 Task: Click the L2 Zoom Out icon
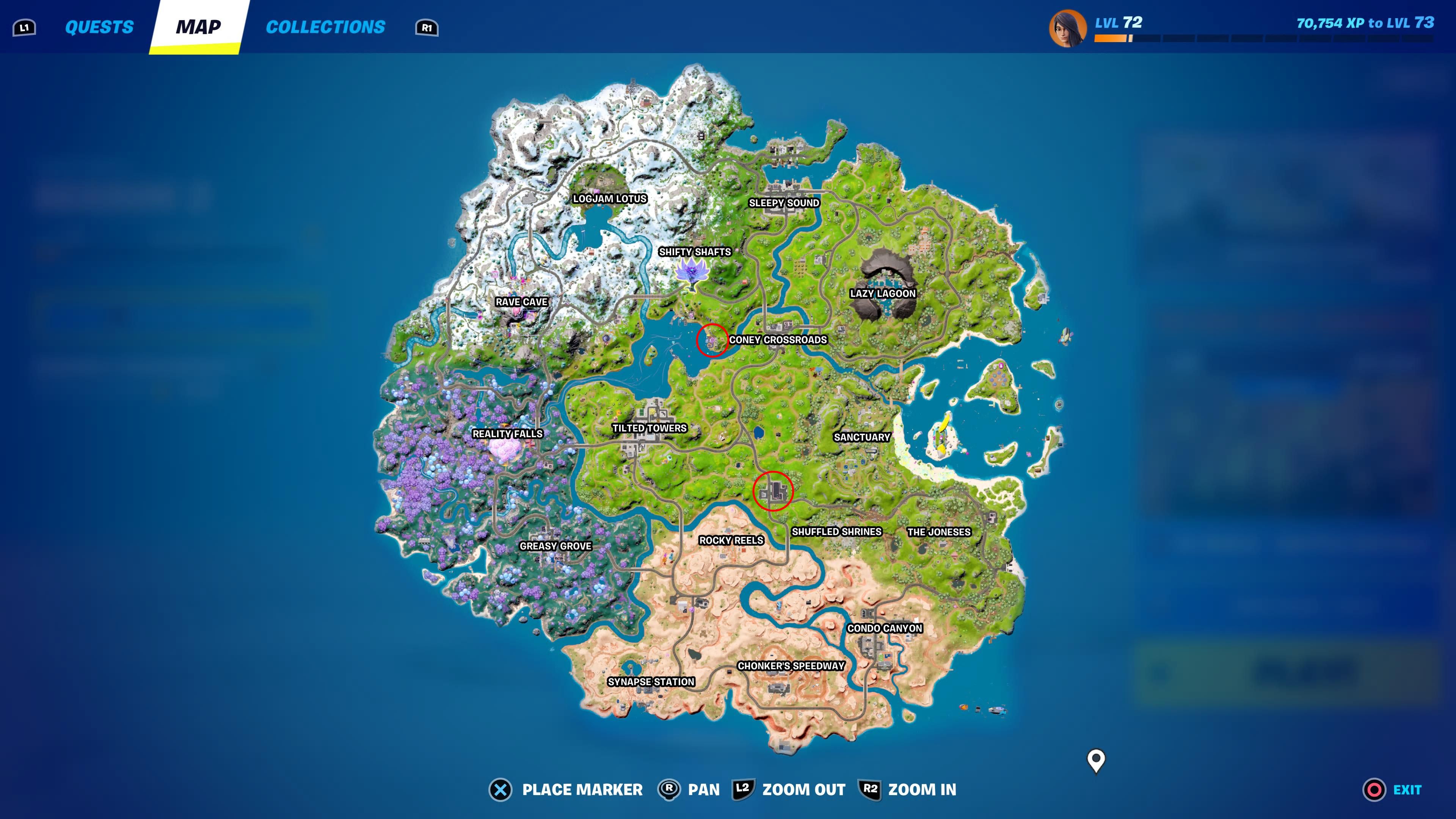(x=743, y=789)
